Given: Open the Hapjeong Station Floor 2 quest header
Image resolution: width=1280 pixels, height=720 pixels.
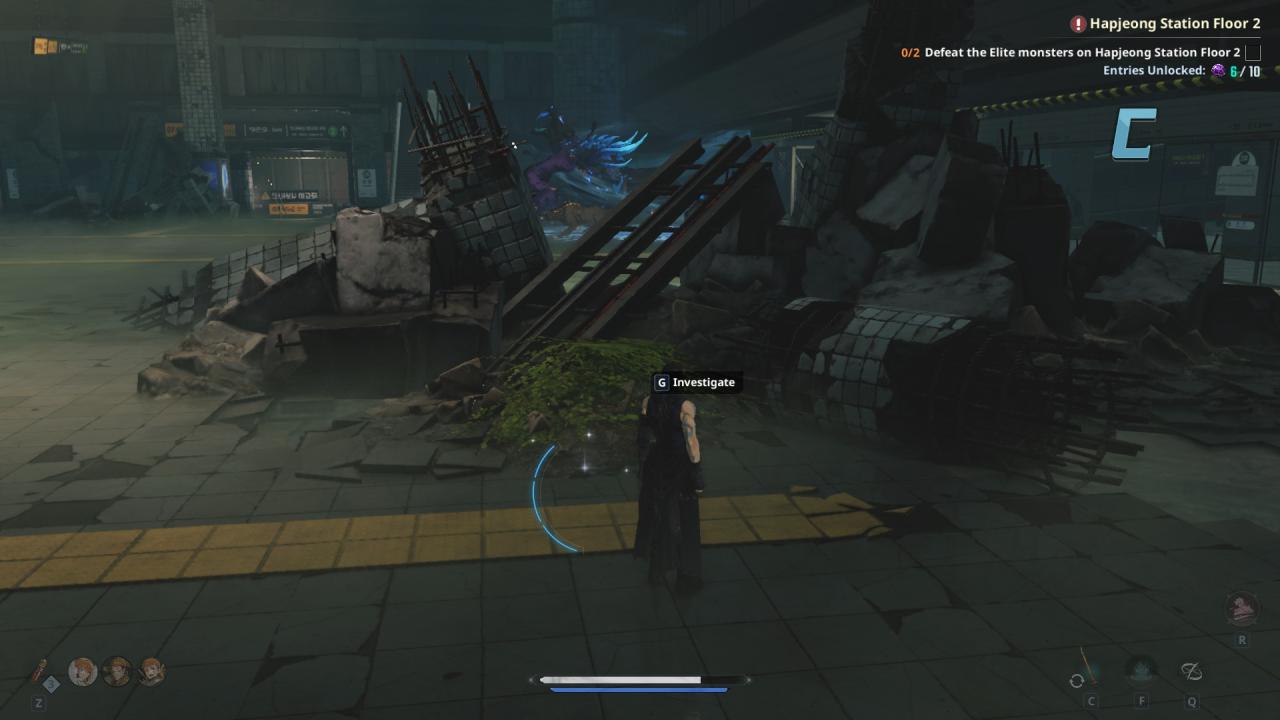Looking at the screenshot, I should [1174, 23].
